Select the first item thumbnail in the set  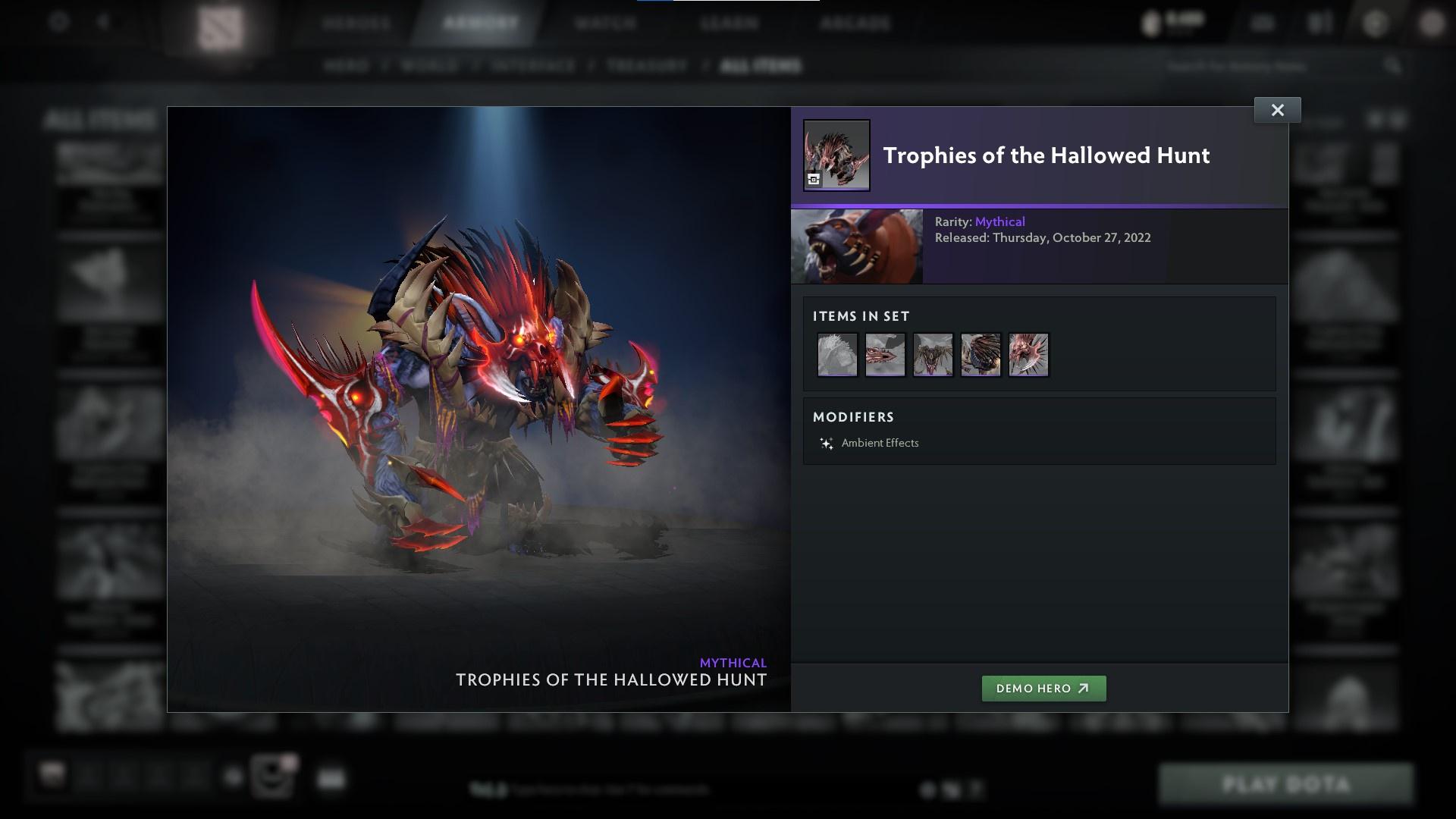point(837,354)
